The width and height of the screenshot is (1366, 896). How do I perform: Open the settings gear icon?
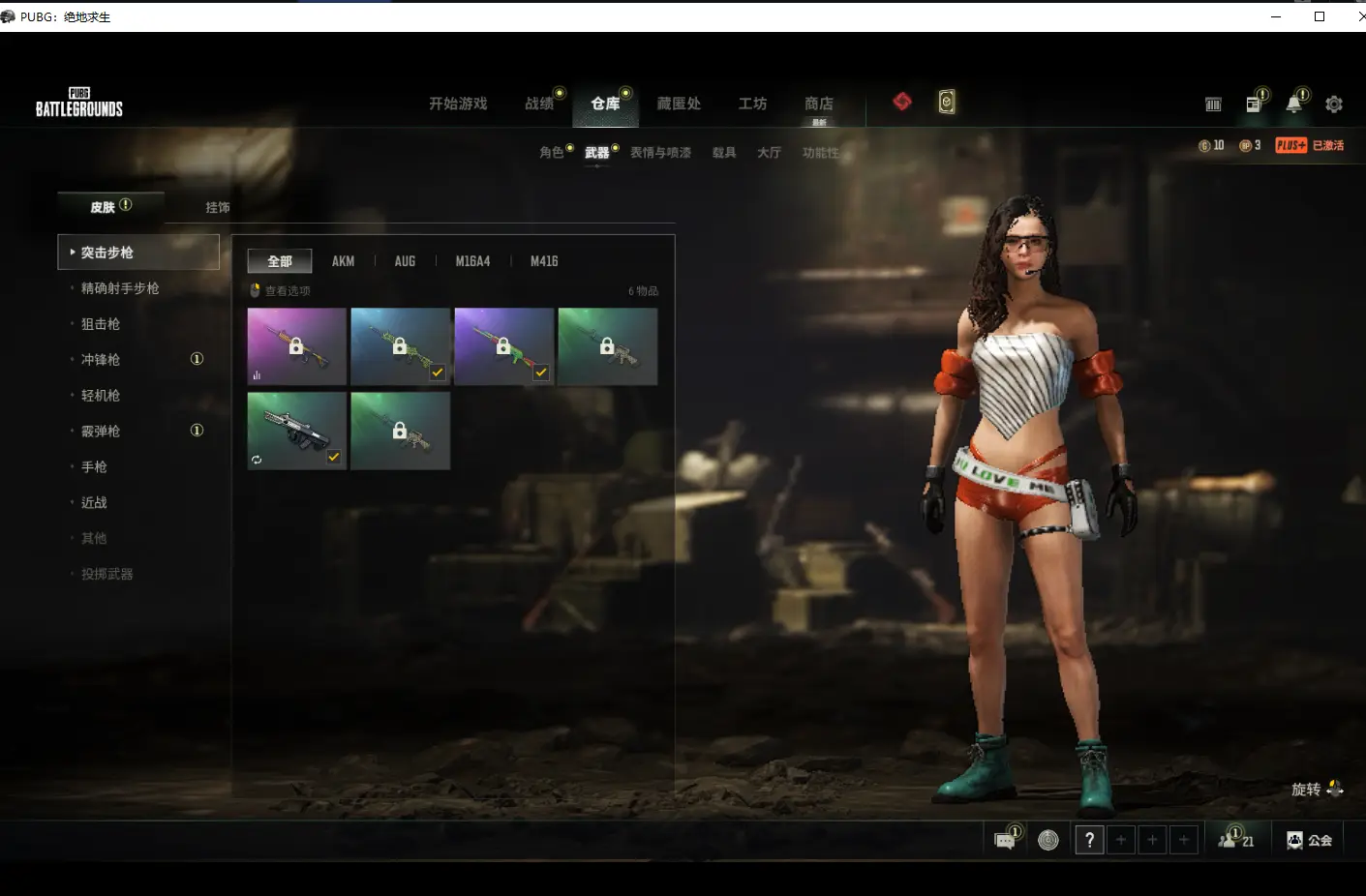[1334, 105]
